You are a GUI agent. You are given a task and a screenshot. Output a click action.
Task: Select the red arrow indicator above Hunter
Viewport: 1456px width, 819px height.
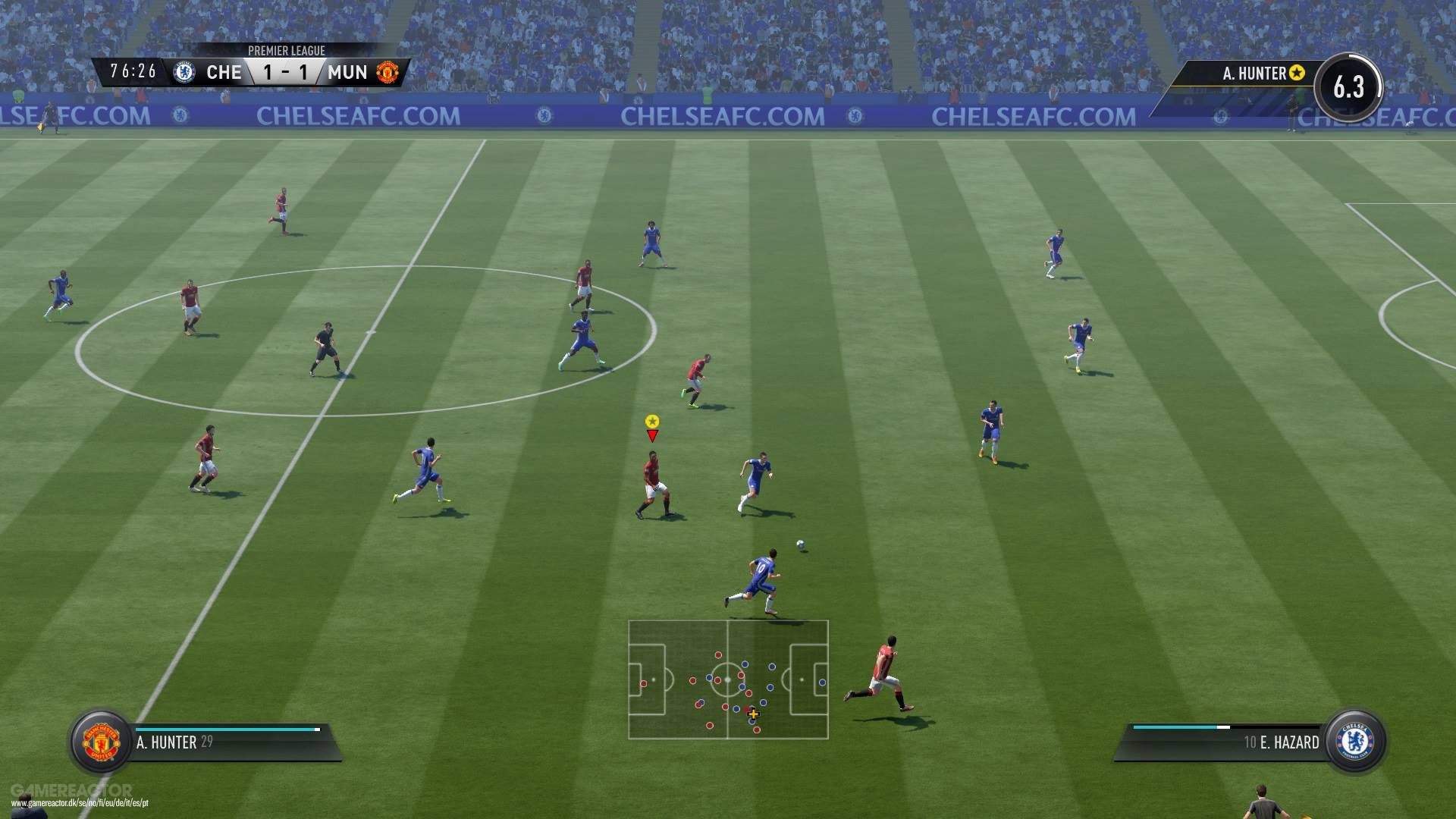click(x=651, y=436)
